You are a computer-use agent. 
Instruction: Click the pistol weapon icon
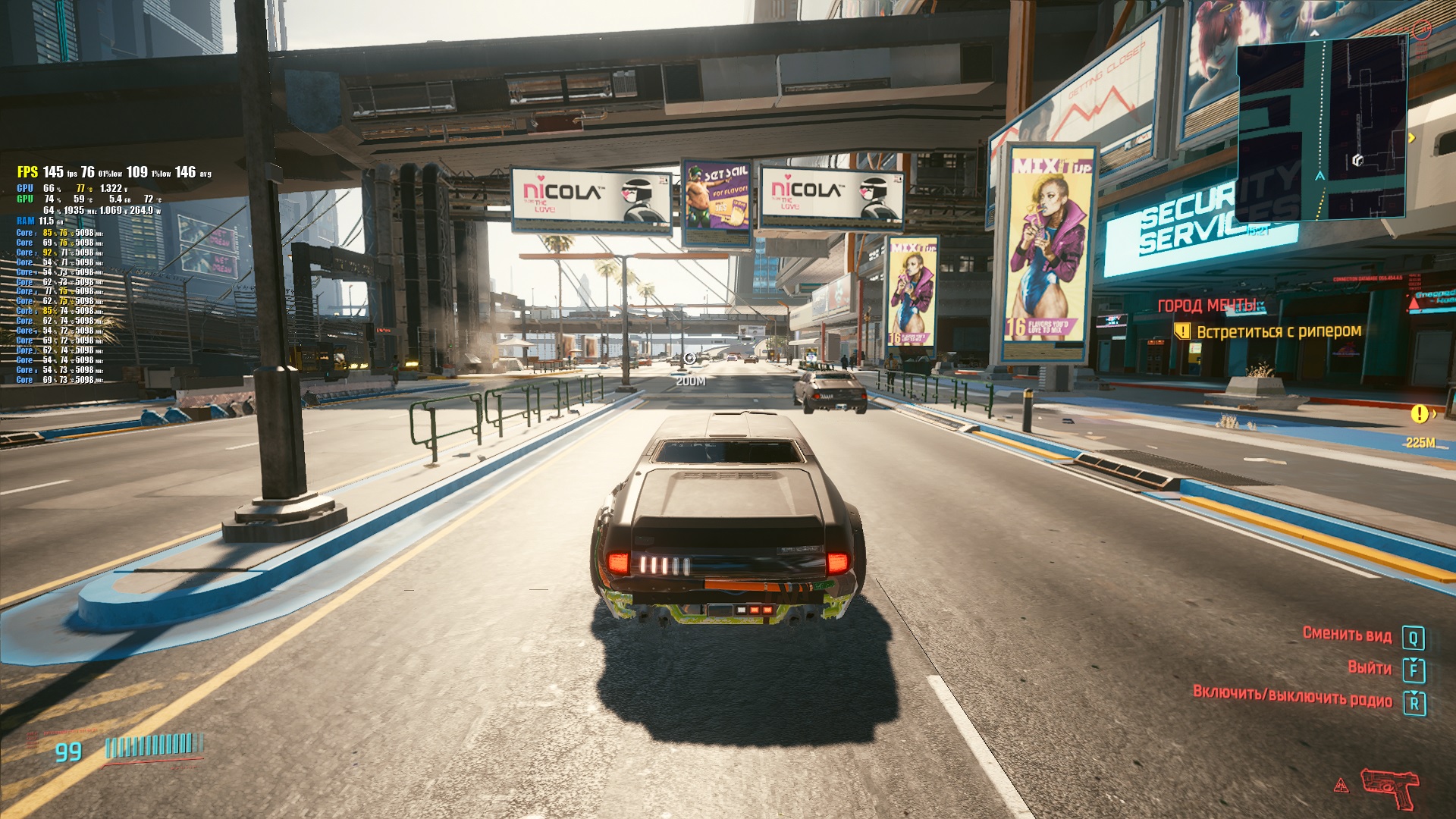[1389, 788]
